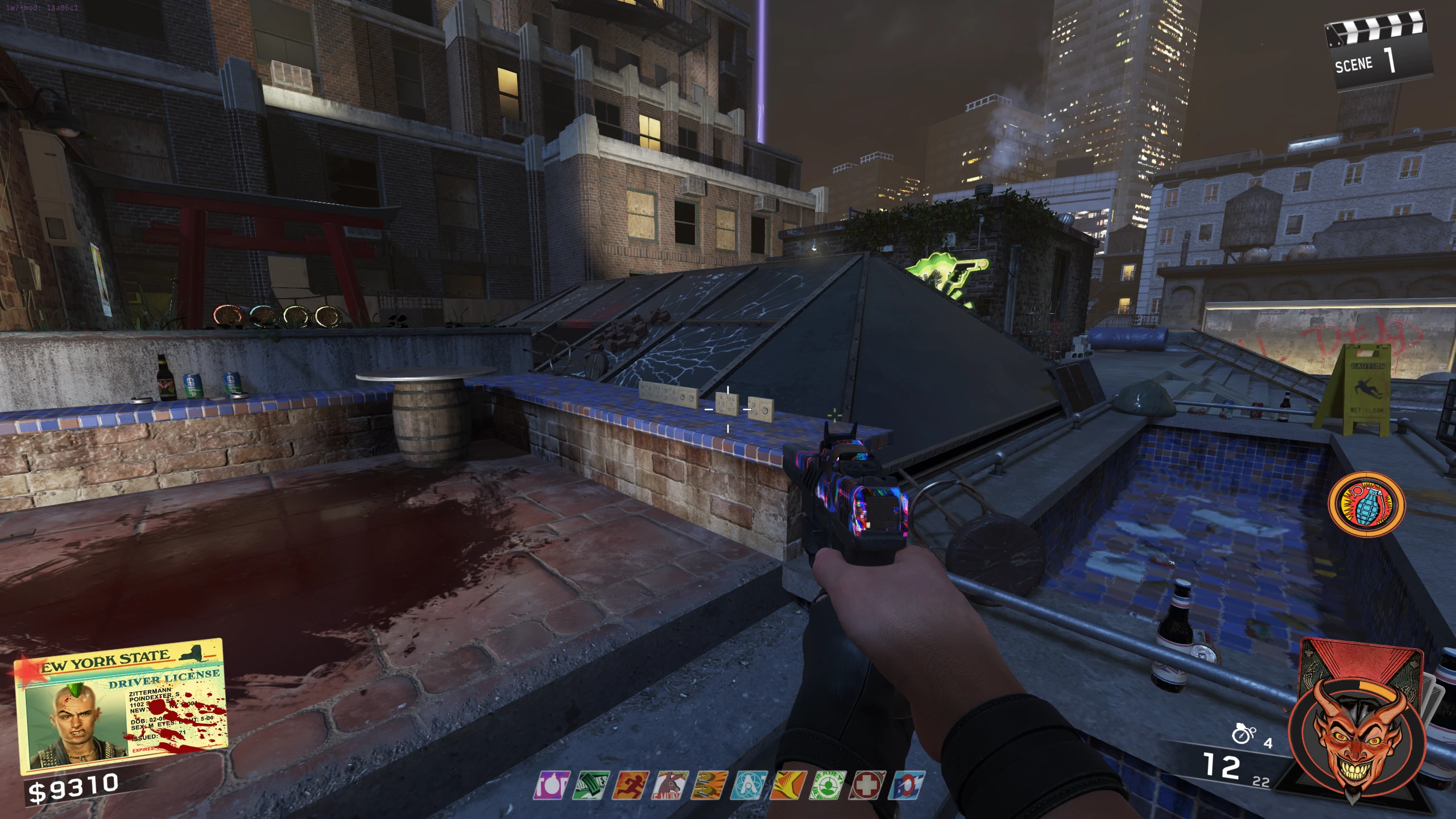The height and width of the screenshot is (819, 1456).
Task: Click the tactical grenade count icon
Action: [1244, 734]
